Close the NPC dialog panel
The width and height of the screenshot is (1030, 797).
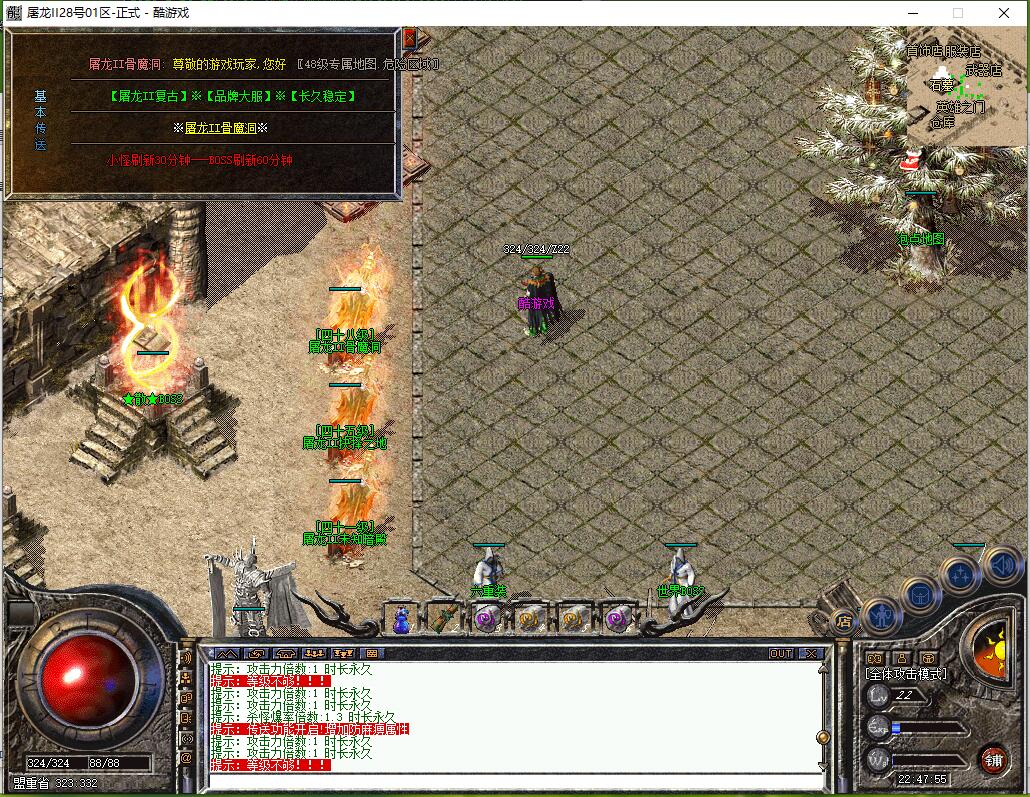tap(409, 37)
